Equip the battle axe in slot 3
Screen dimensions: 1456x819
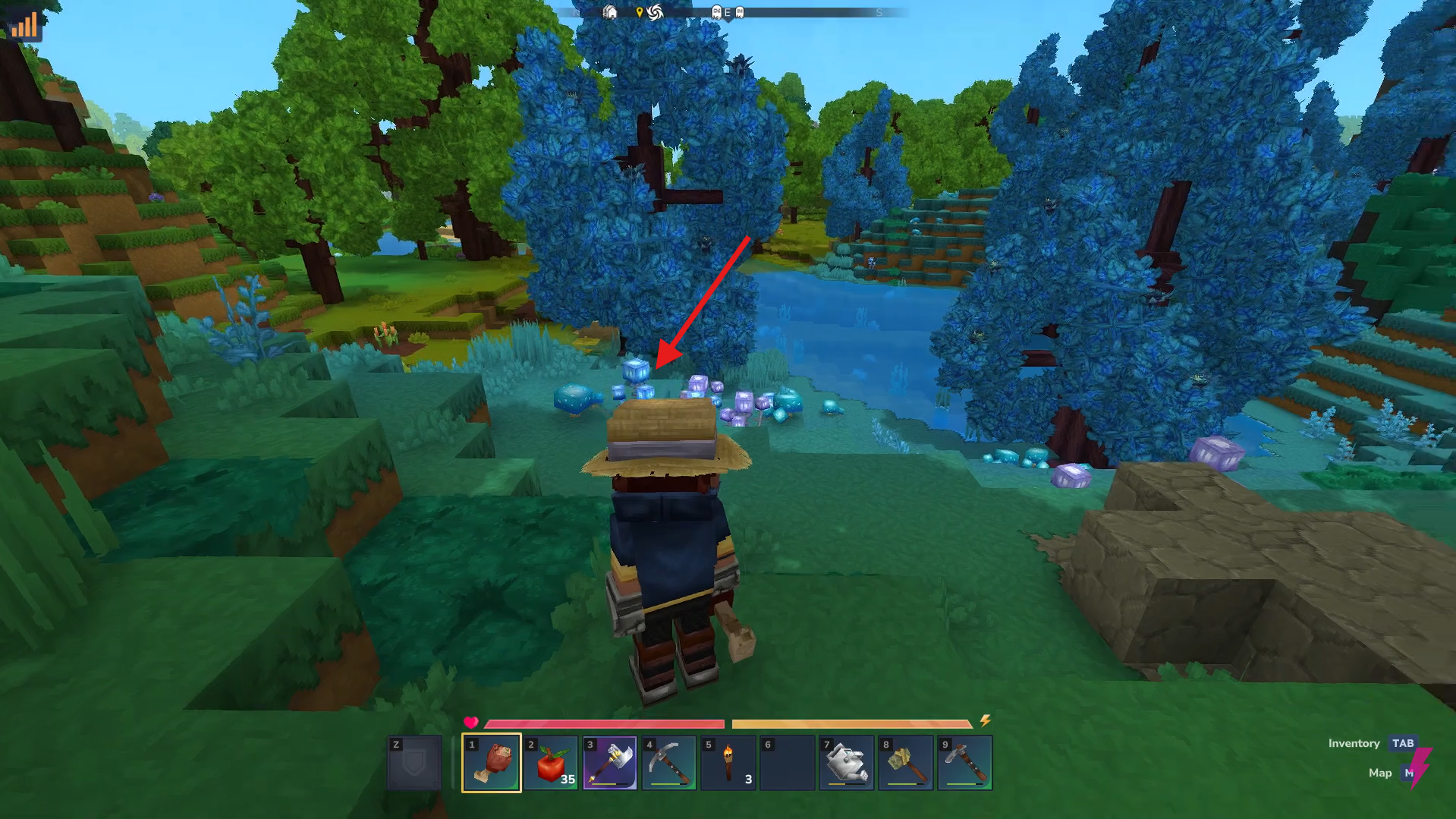coord(609,762)
